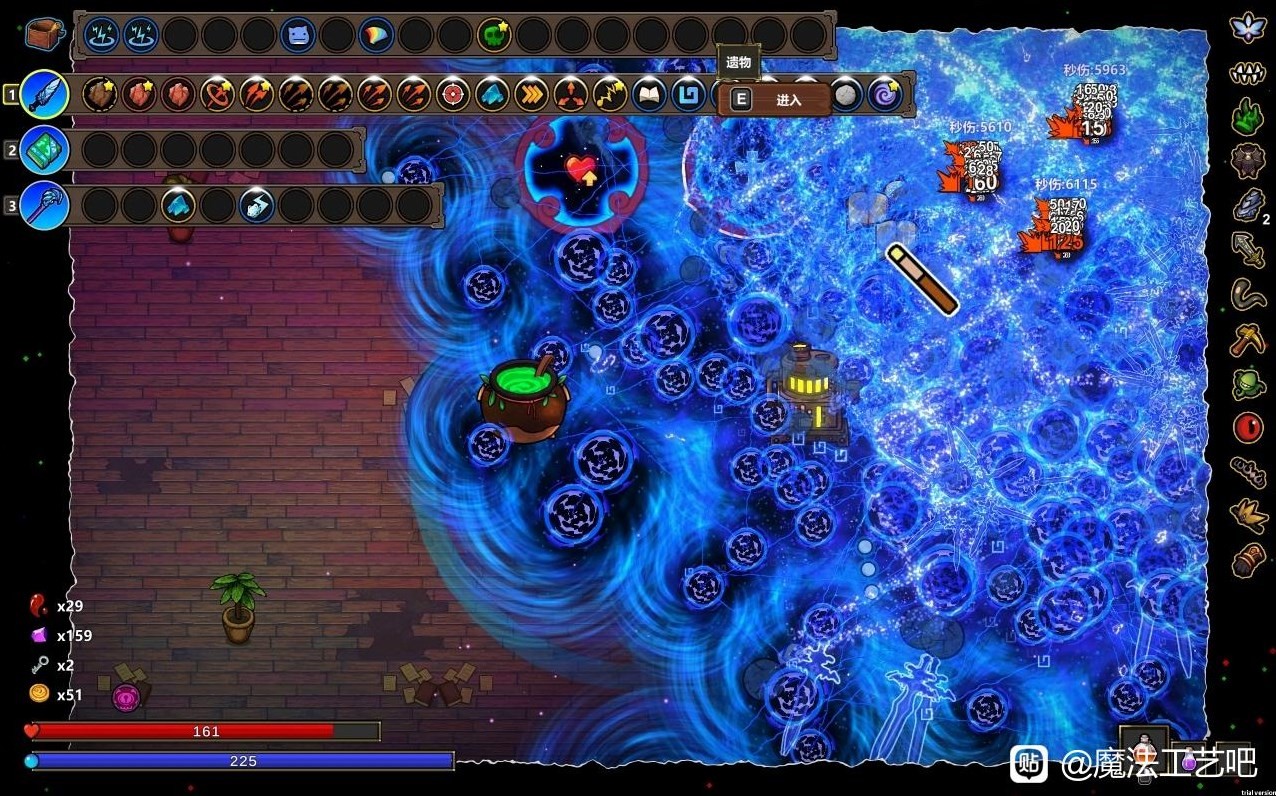Select the green spellbook wand in slot 2
Image resolution: width=1276 pixels, height=796 pixels.
point(44,150)
